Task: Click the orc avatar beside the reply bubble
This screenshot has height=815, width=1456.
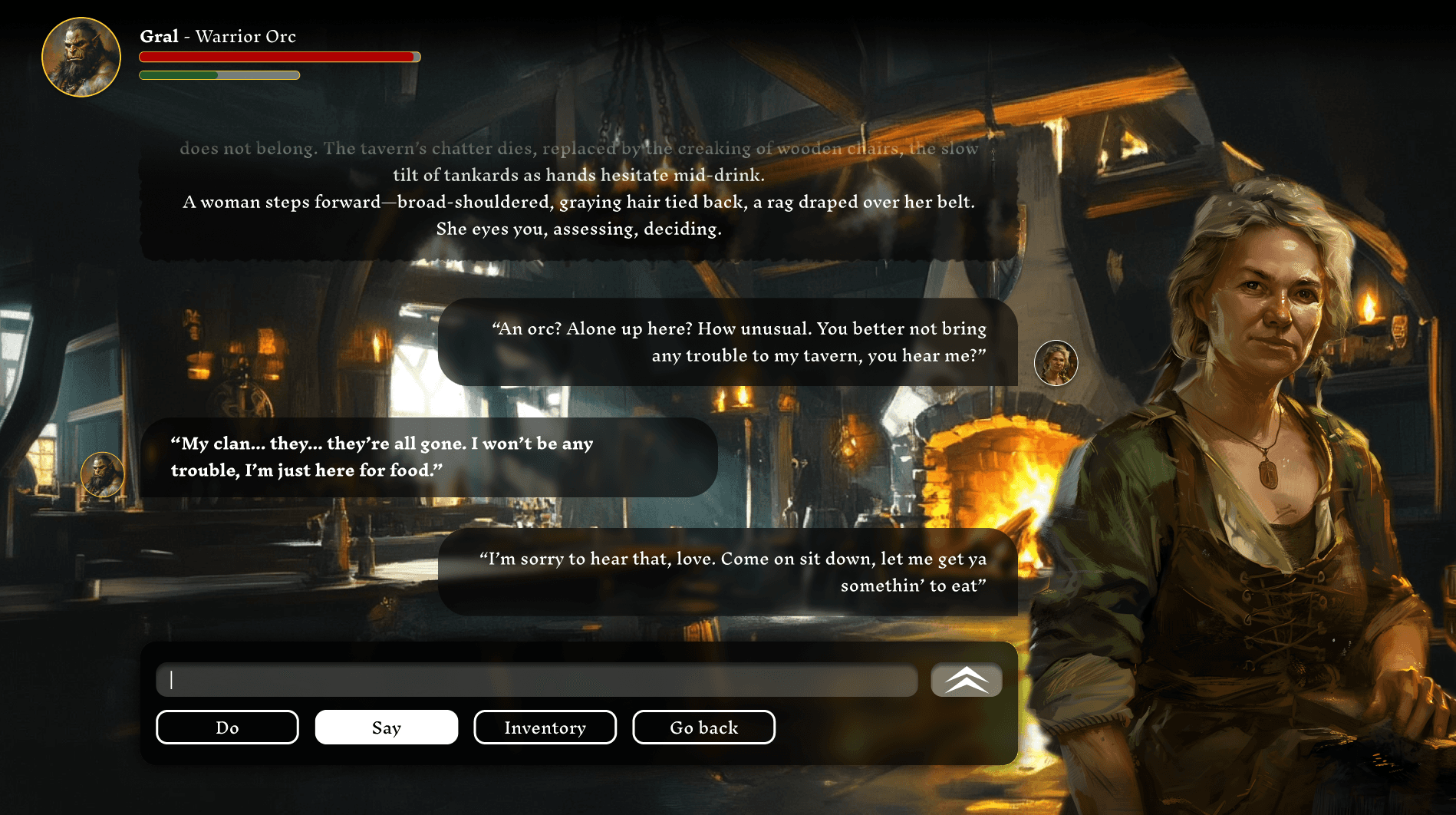Action: (103, 474)
